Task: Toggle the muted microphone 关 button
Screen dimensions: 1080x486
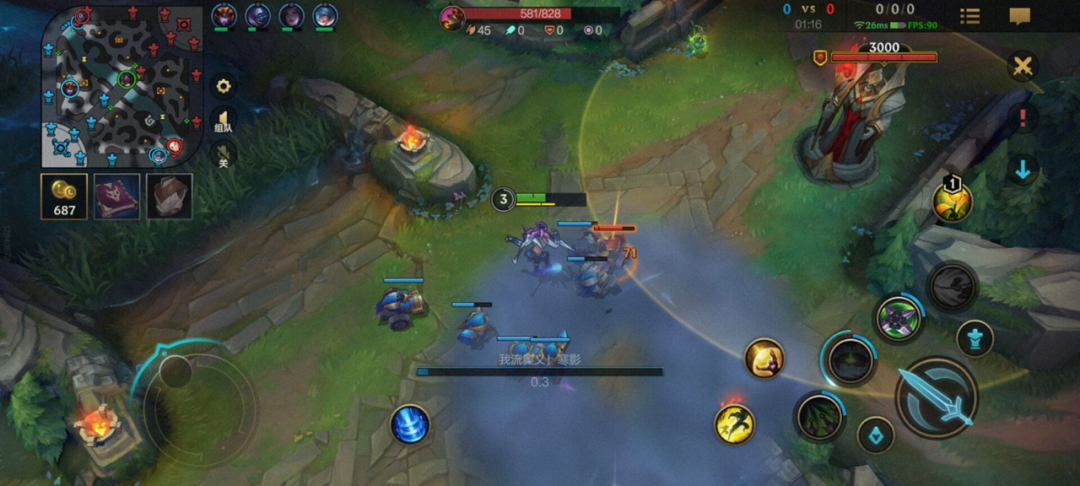Action: click(x=224, y=155)
